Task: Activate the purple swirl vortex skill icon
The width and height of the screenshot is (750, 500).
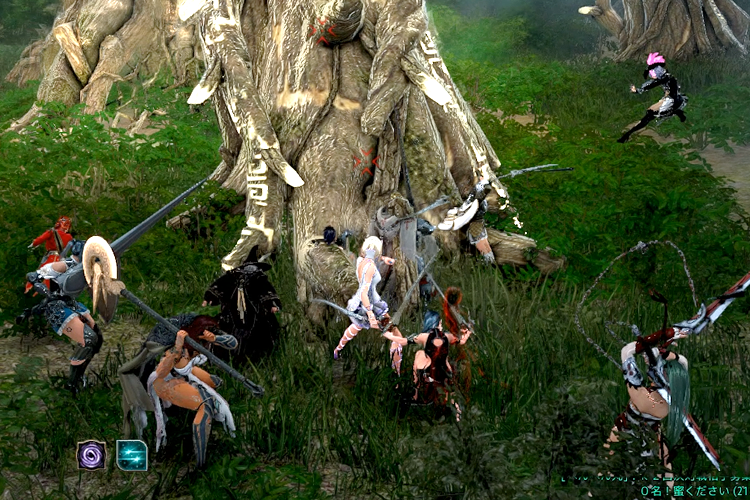Action: click(x=92, y=455)
